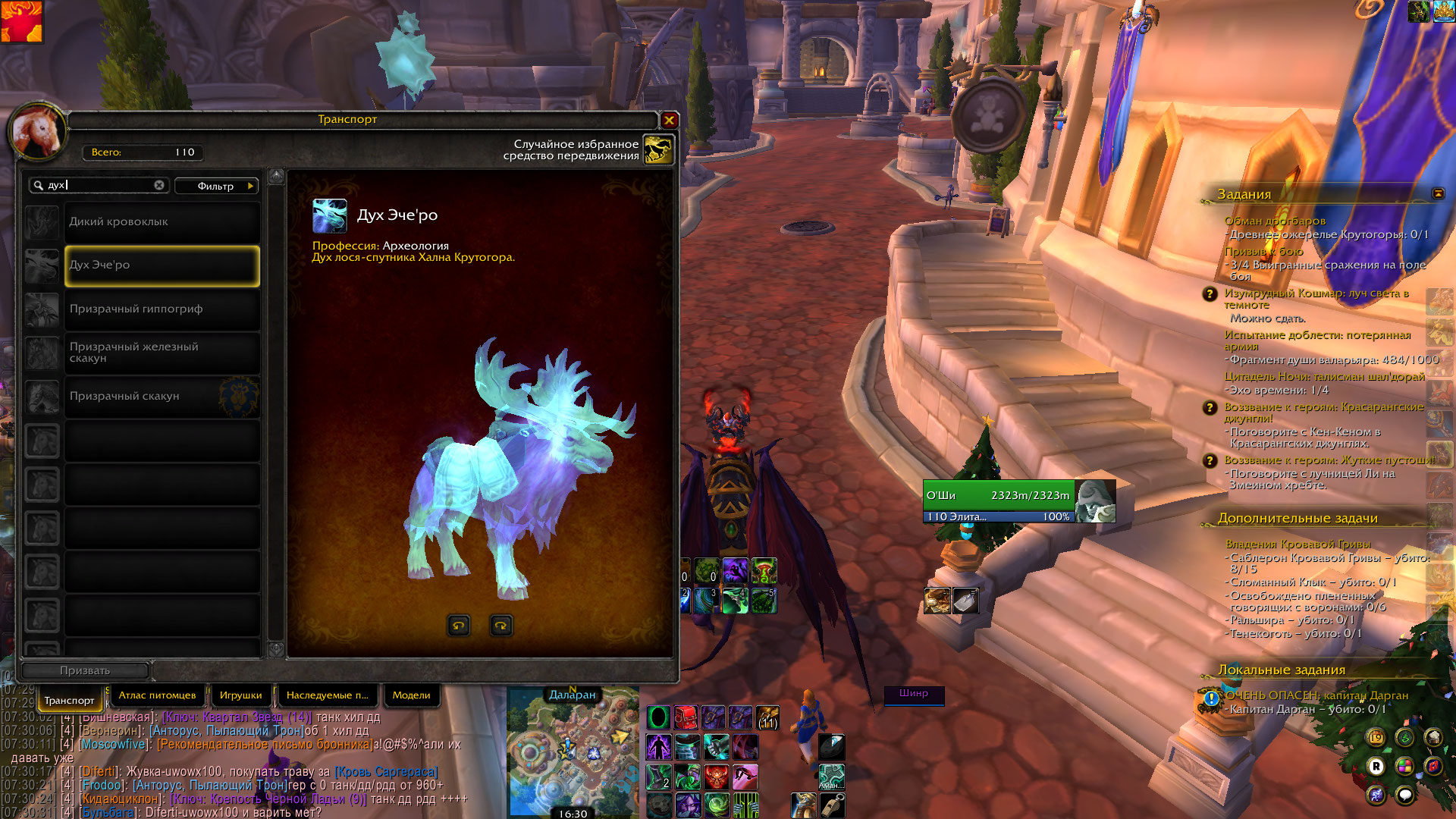Collapse the Задания quest tracker
Viewport: 1456px width, 819px height.
1438,193
